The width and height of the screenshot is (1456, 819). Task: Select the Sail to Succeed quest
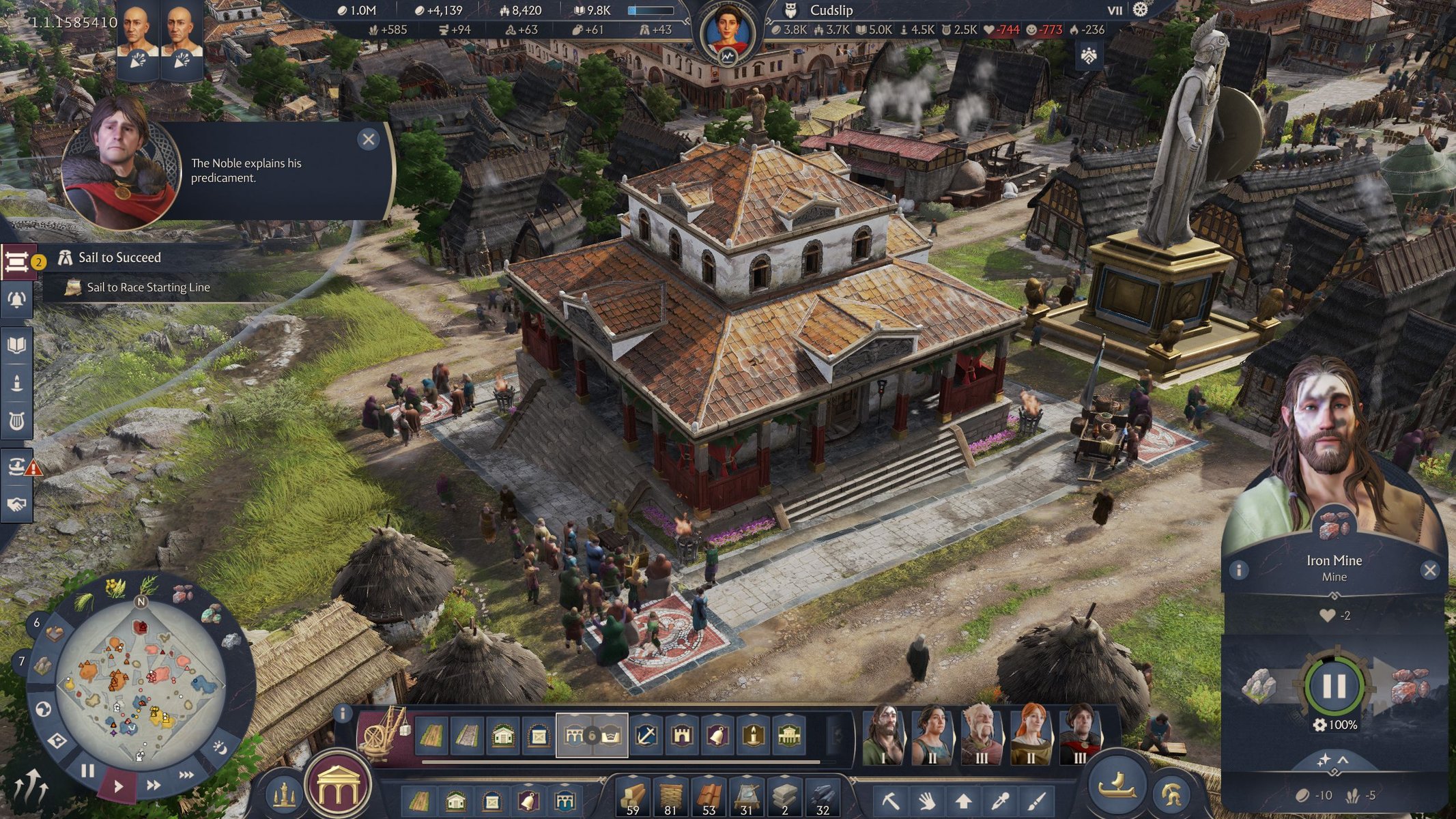(x=120, y=257)
